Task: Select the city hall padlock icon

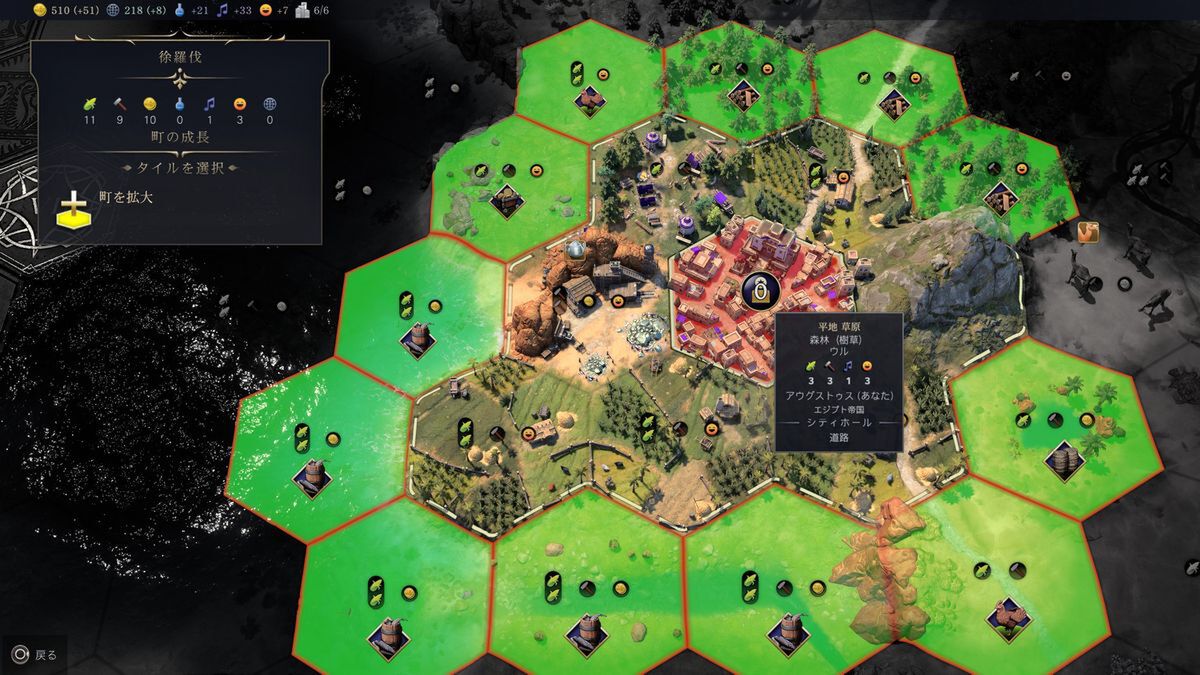Action: tap(760, 291)
